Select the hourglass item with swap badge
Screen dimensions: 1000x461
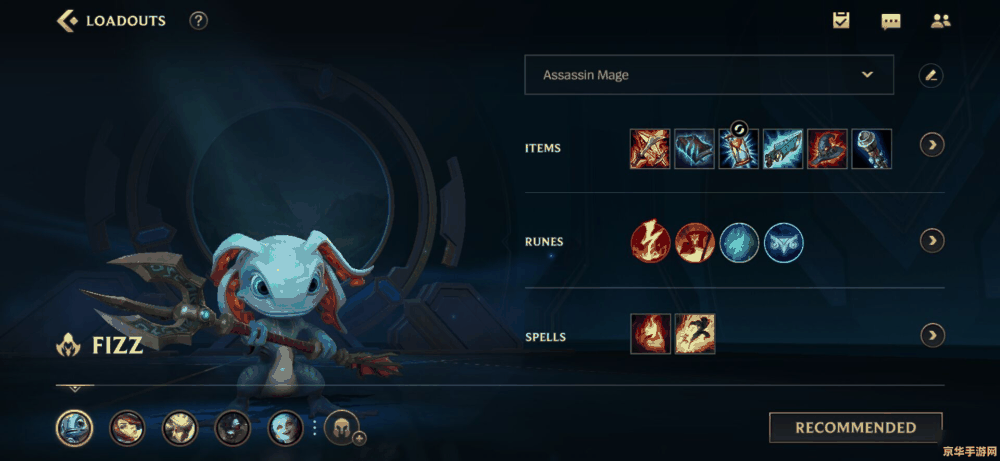tap(739, 149)
